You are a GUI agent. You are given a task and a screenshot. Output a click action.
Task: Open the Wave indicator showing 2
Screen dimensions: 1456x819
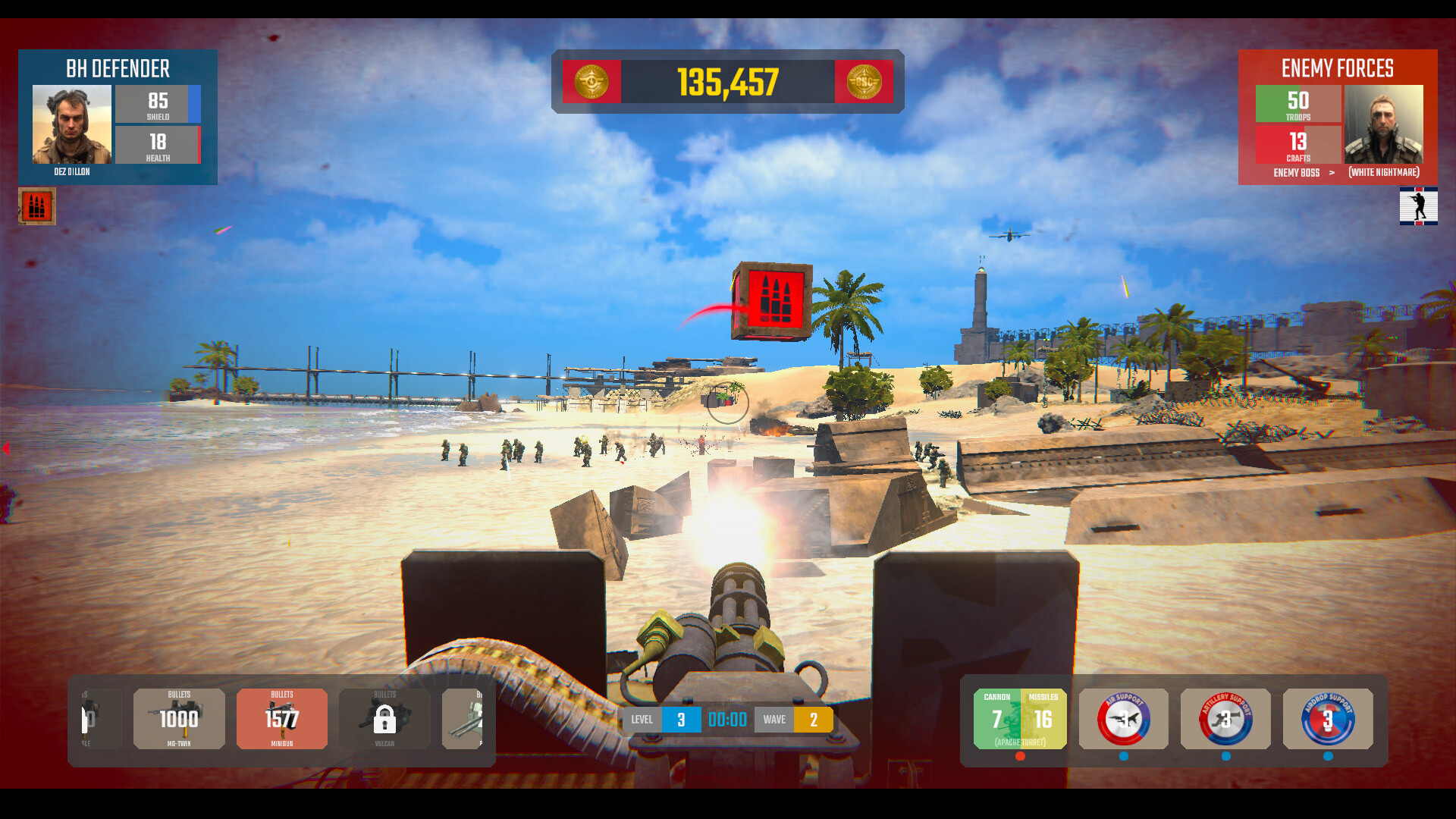tap(814, 719)
